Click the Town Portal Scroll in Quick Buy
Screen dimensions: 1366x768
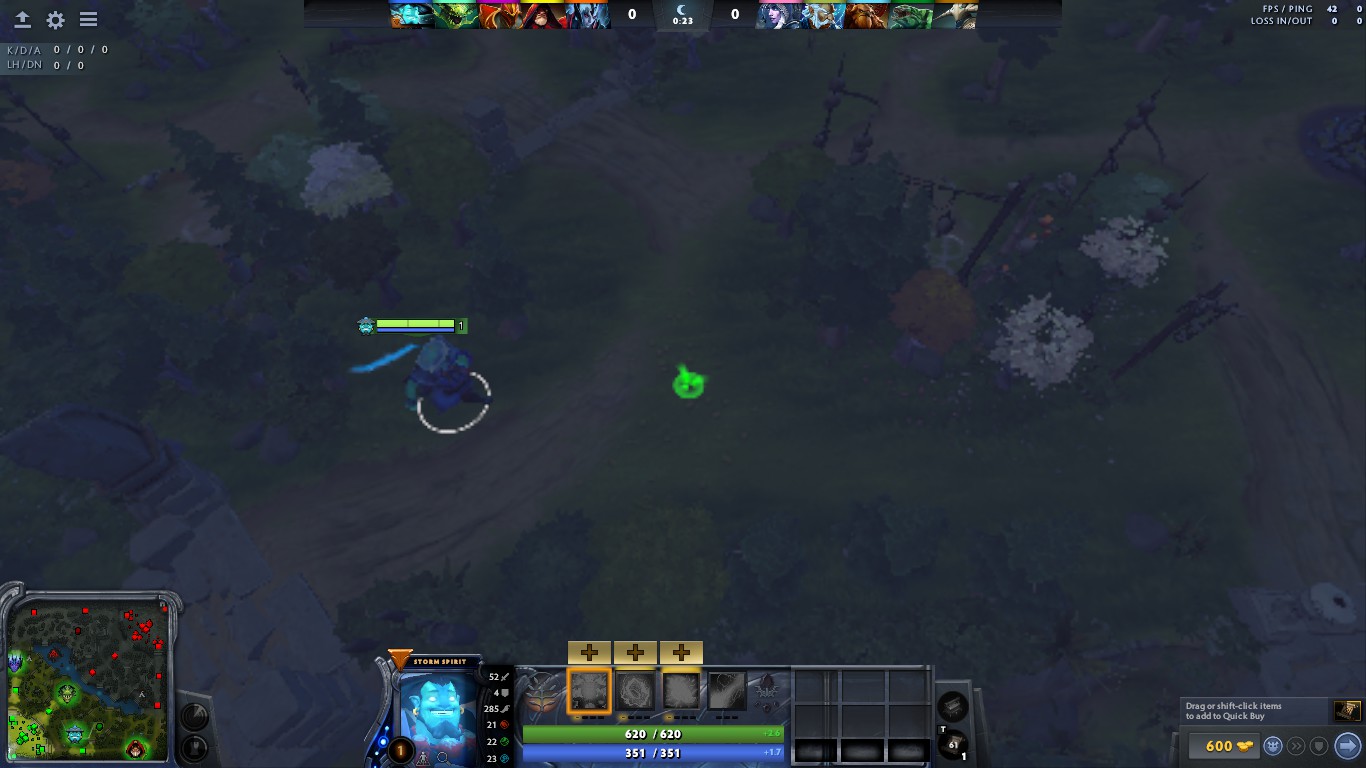pyautogui.click(x=1346, y=710)
